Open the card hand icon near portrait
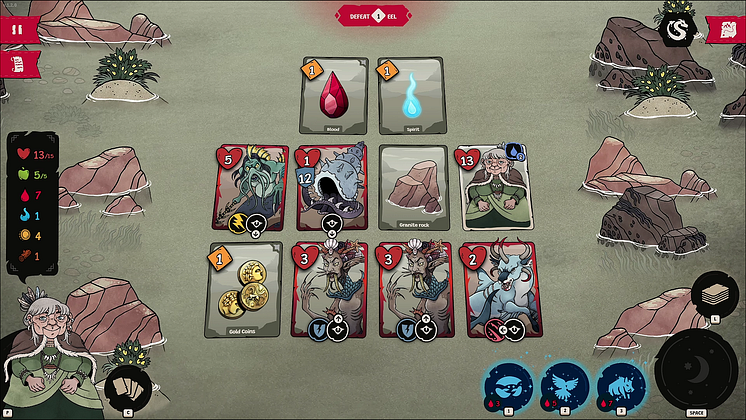746x420 pixels. tap(127, 387)
